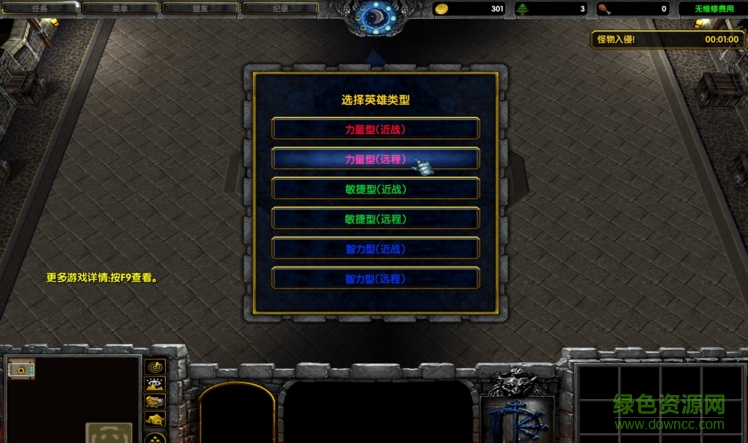Click the gold resource counter
The image size is (748, 443).
point(470,9)
